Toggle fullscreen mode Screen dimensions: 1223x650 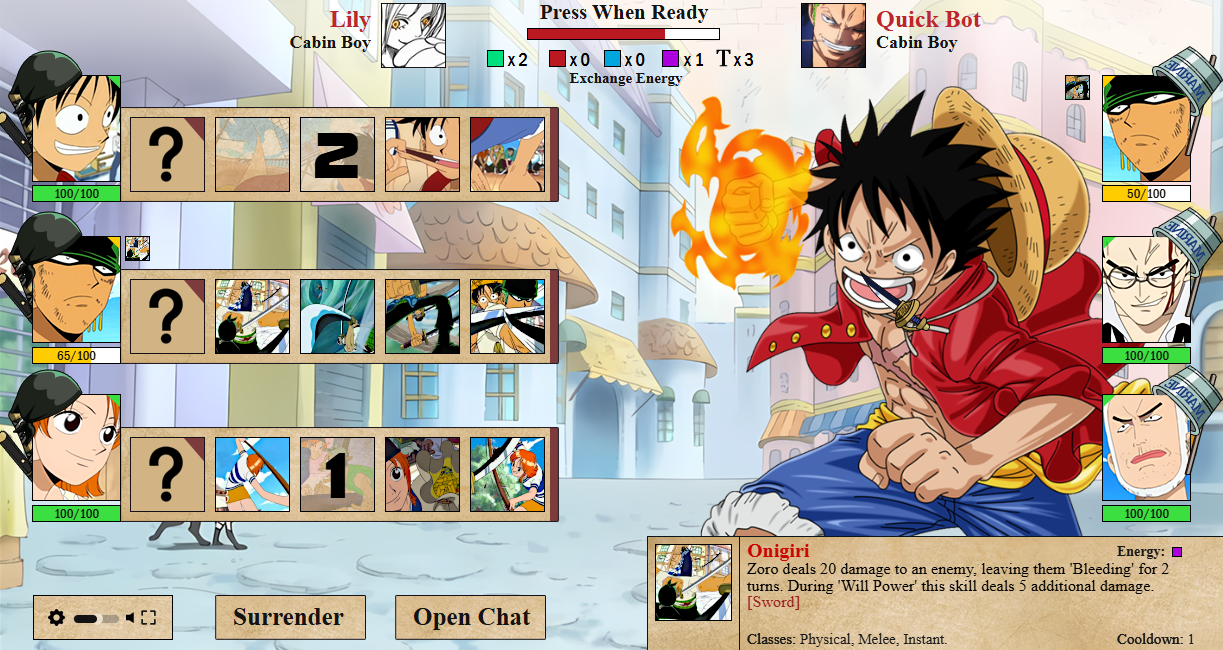tap(149, 618)
